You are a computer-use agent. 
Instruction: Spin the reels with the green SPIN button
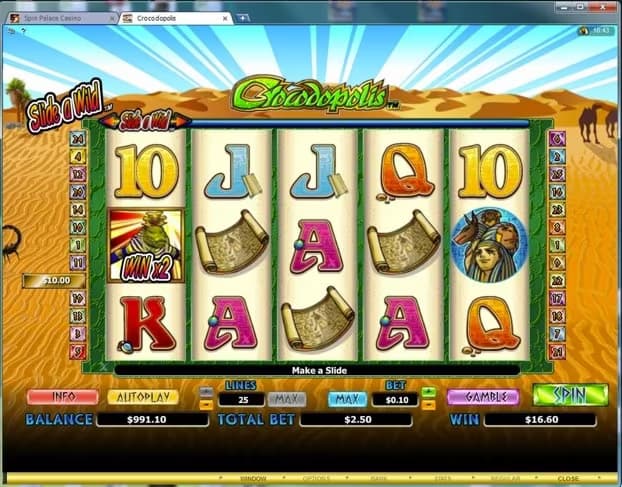[x=569, y=395]
